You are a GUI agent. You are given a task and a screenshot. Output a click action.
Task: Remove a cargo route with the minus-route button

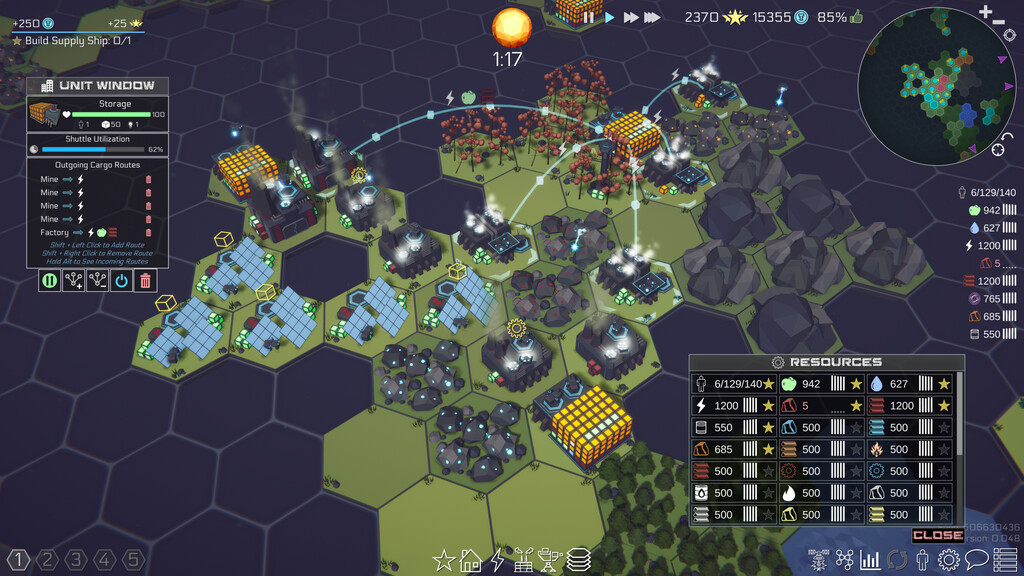pyautogui.click(x=97, y=281)
